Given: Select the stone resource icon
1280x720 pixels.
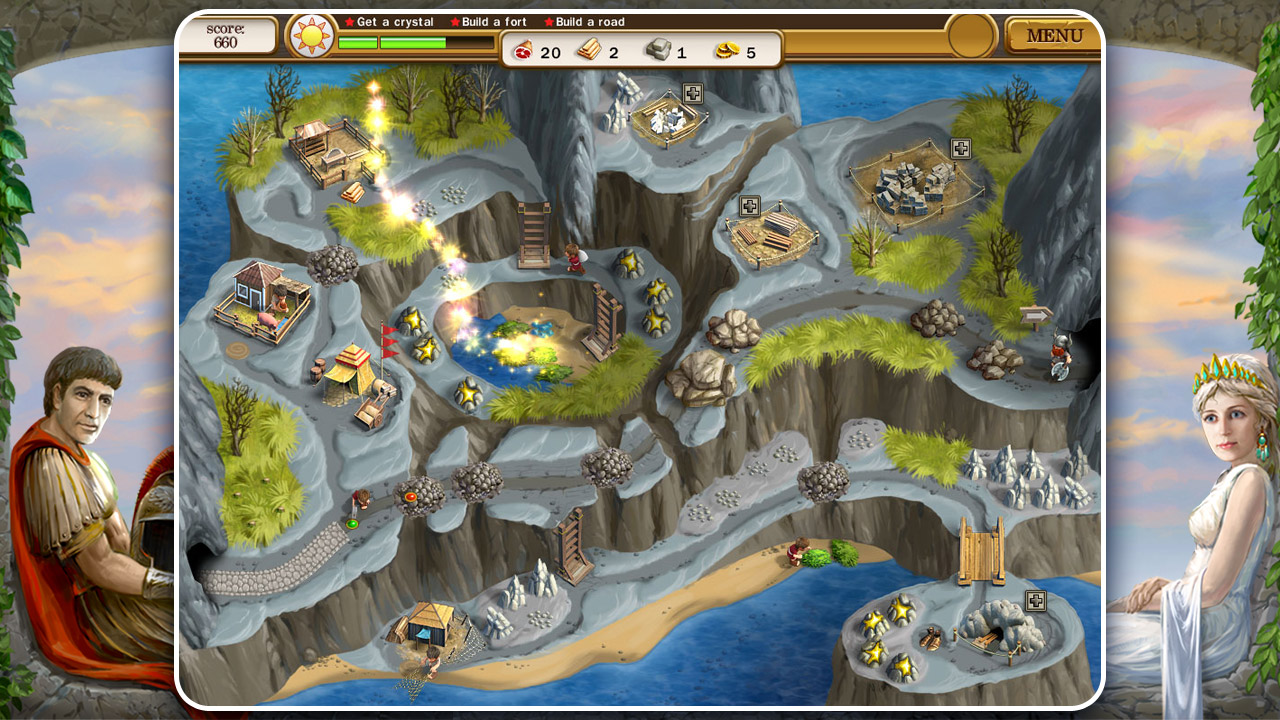Looking at the screenshot, I should pyautogui.click(x=659, y=51).
